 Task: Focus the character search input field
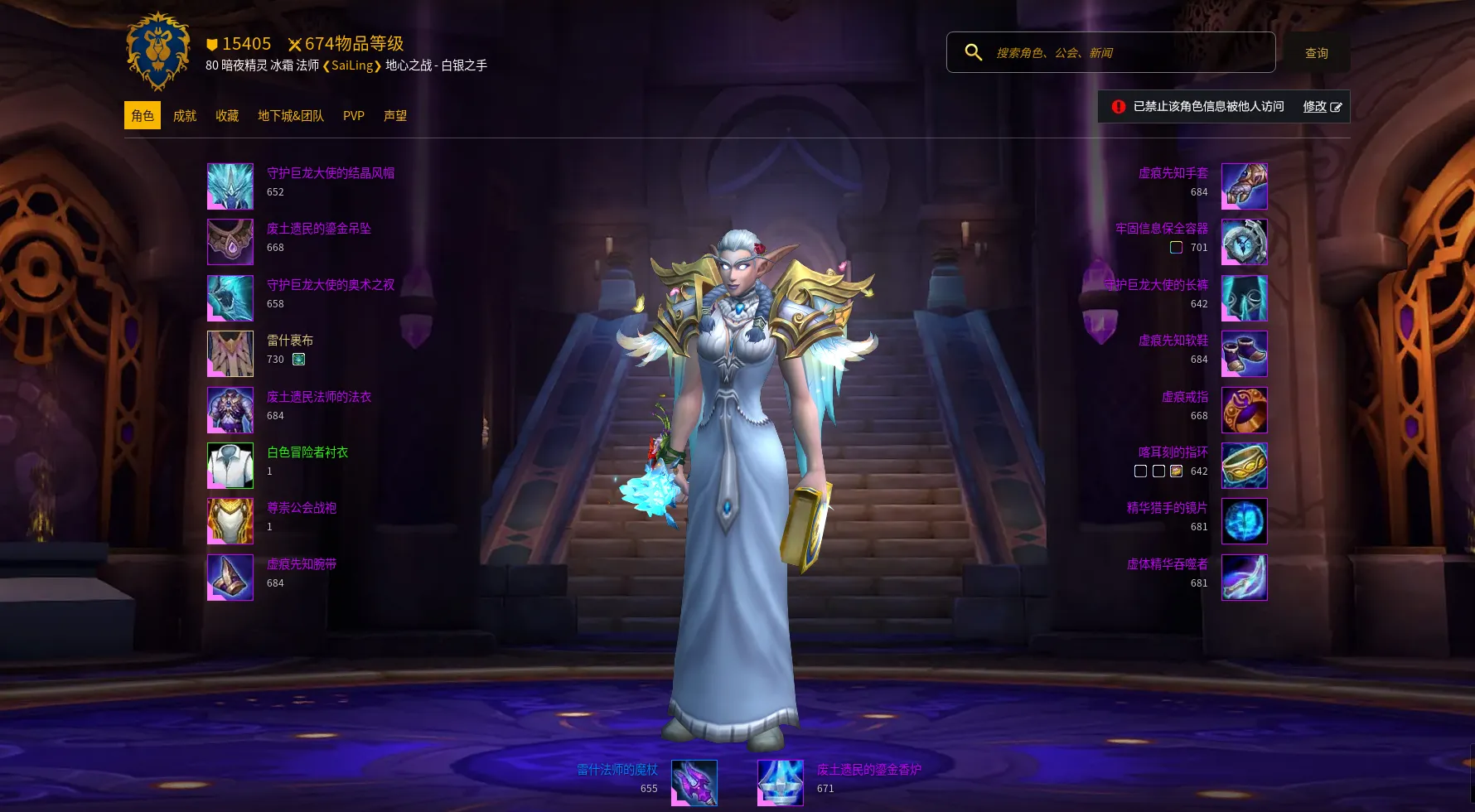click(1127, 53)
